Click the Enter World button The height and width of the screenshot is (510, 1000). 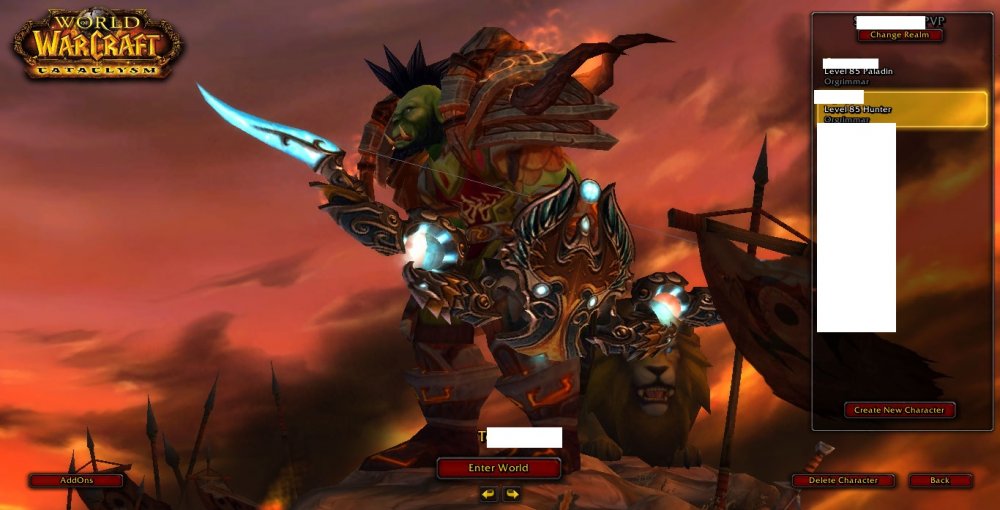pos(498,468)
